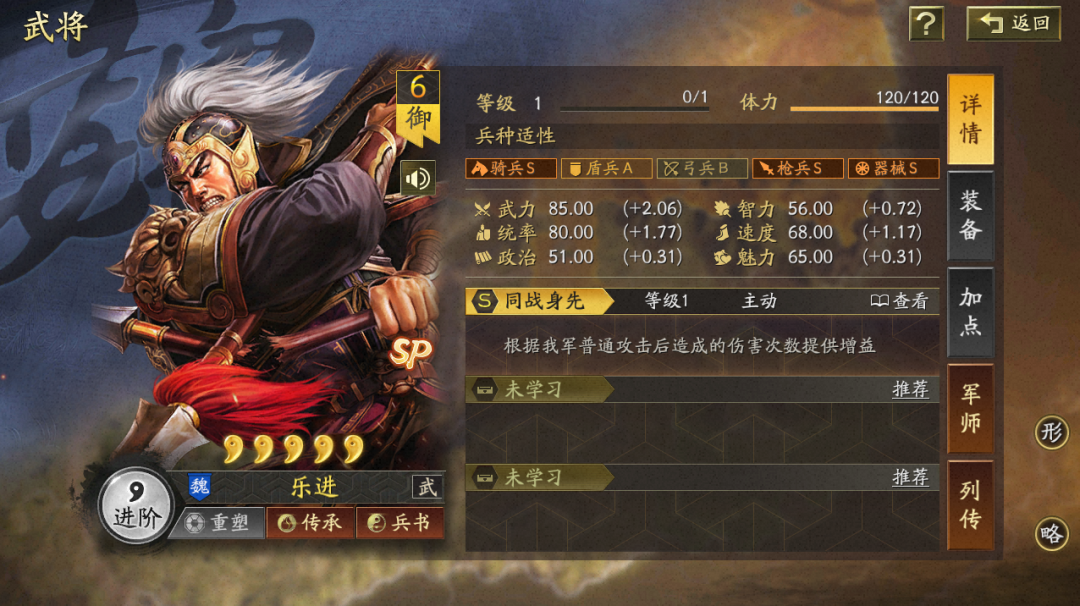Select the 器械 S siege aptitude

893,168
